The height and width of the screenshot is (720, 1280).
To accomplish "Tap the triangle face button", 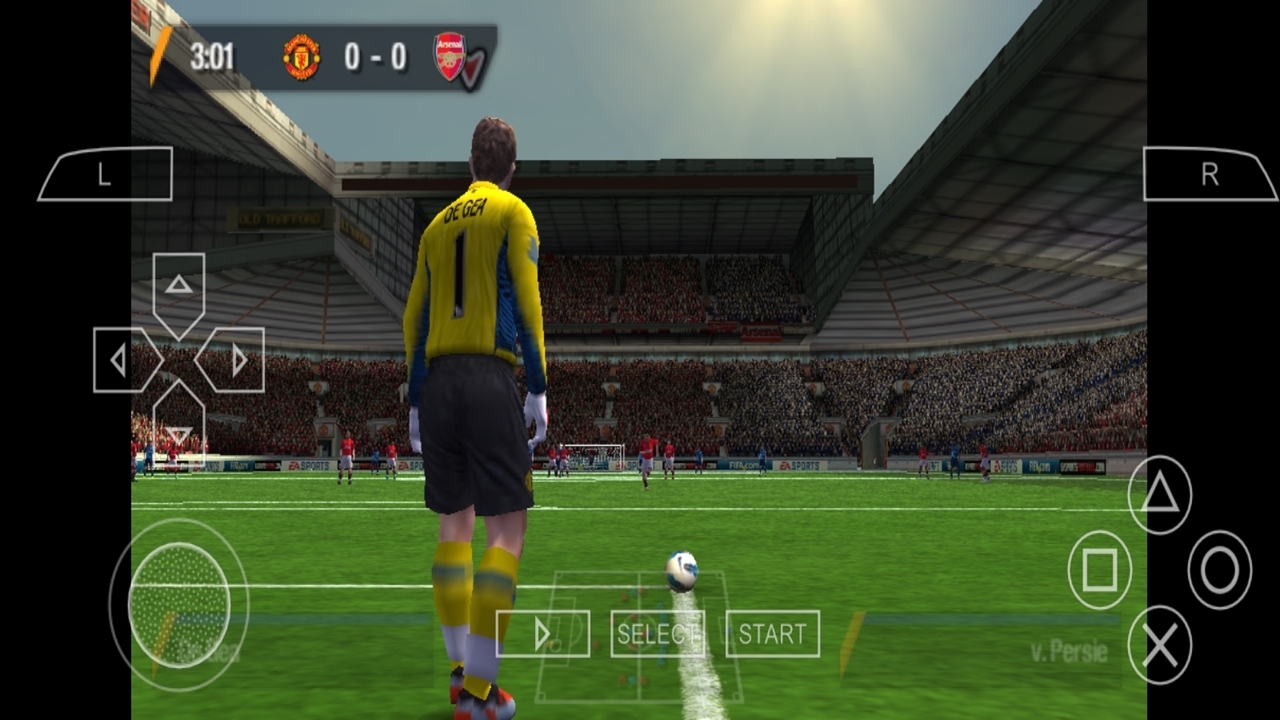I will [x=1160, y=494].
